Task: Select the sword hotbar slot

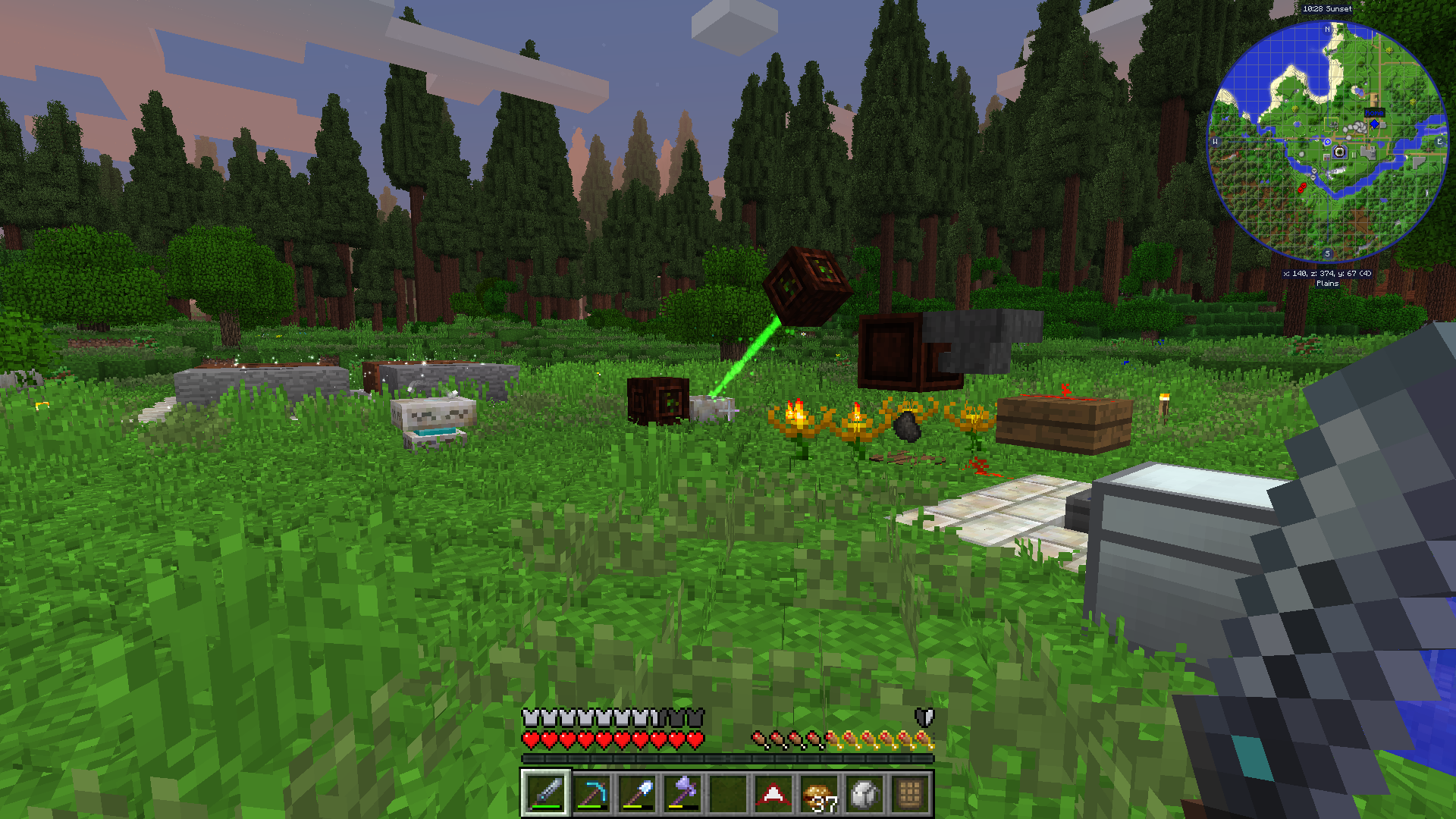Action: (546, 793)
